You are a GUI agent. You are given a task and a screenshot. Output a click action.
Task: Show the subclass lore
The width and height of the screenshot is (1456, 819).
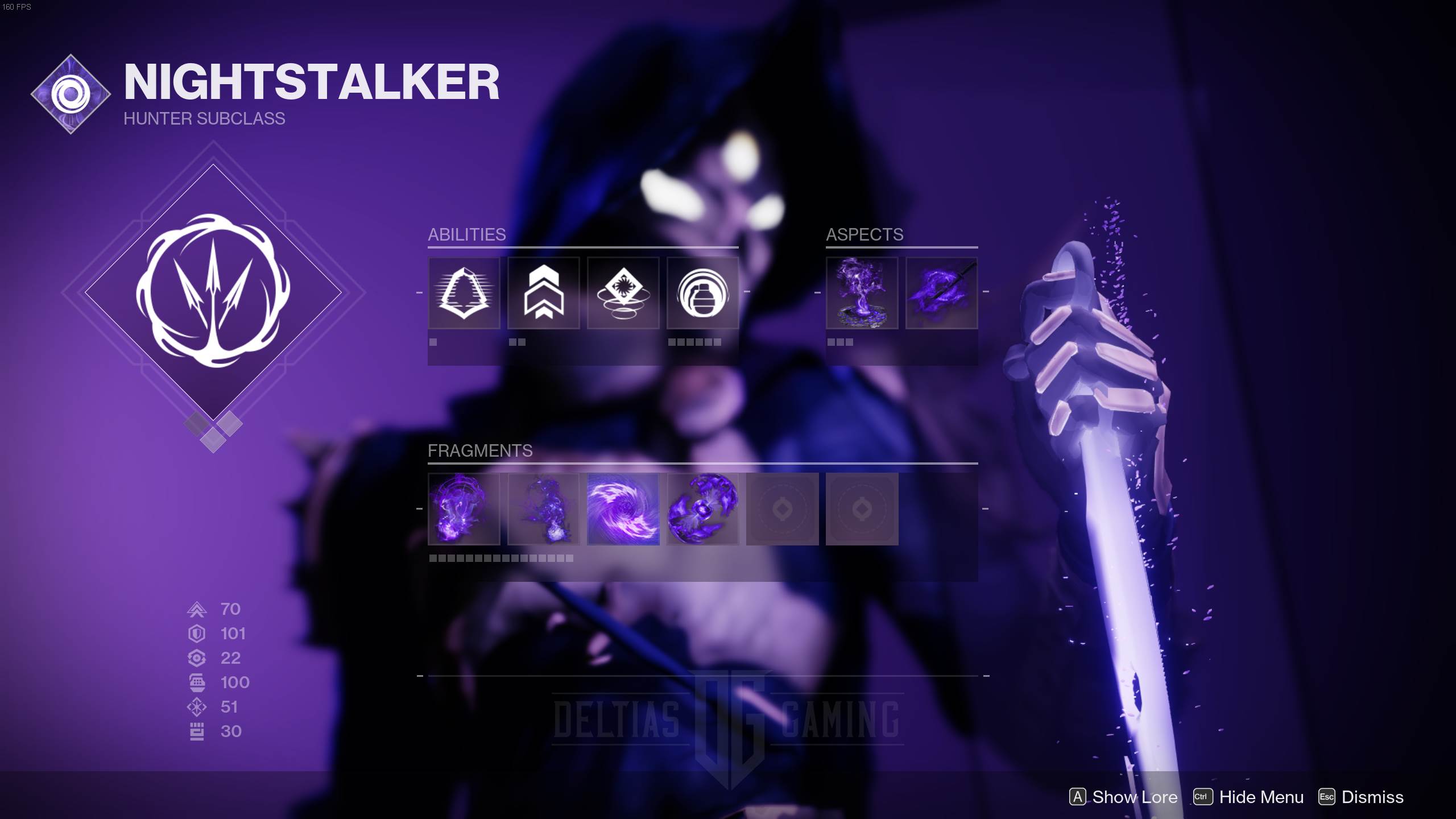pyautogui.click(x=1123, y=797)
